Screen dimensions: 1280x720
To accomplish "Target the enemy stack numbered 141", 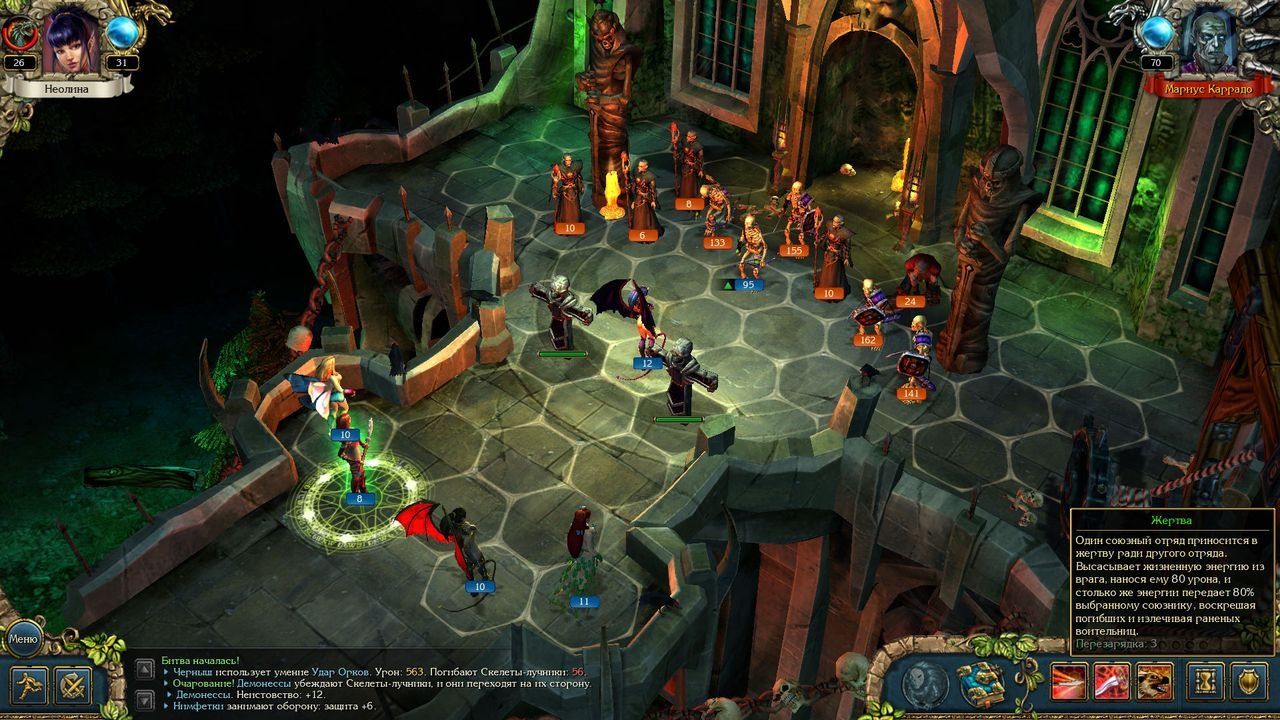I will 913,360.
